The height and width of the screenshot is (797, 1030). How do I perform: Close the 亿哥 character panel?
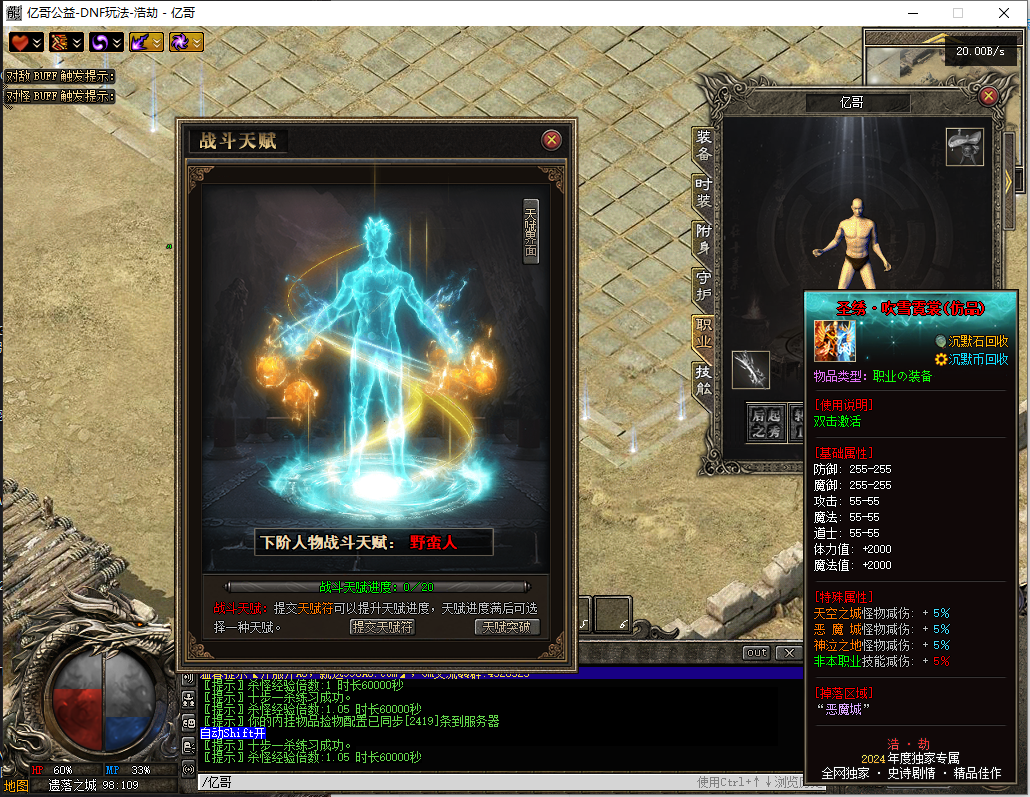point(989,96)
